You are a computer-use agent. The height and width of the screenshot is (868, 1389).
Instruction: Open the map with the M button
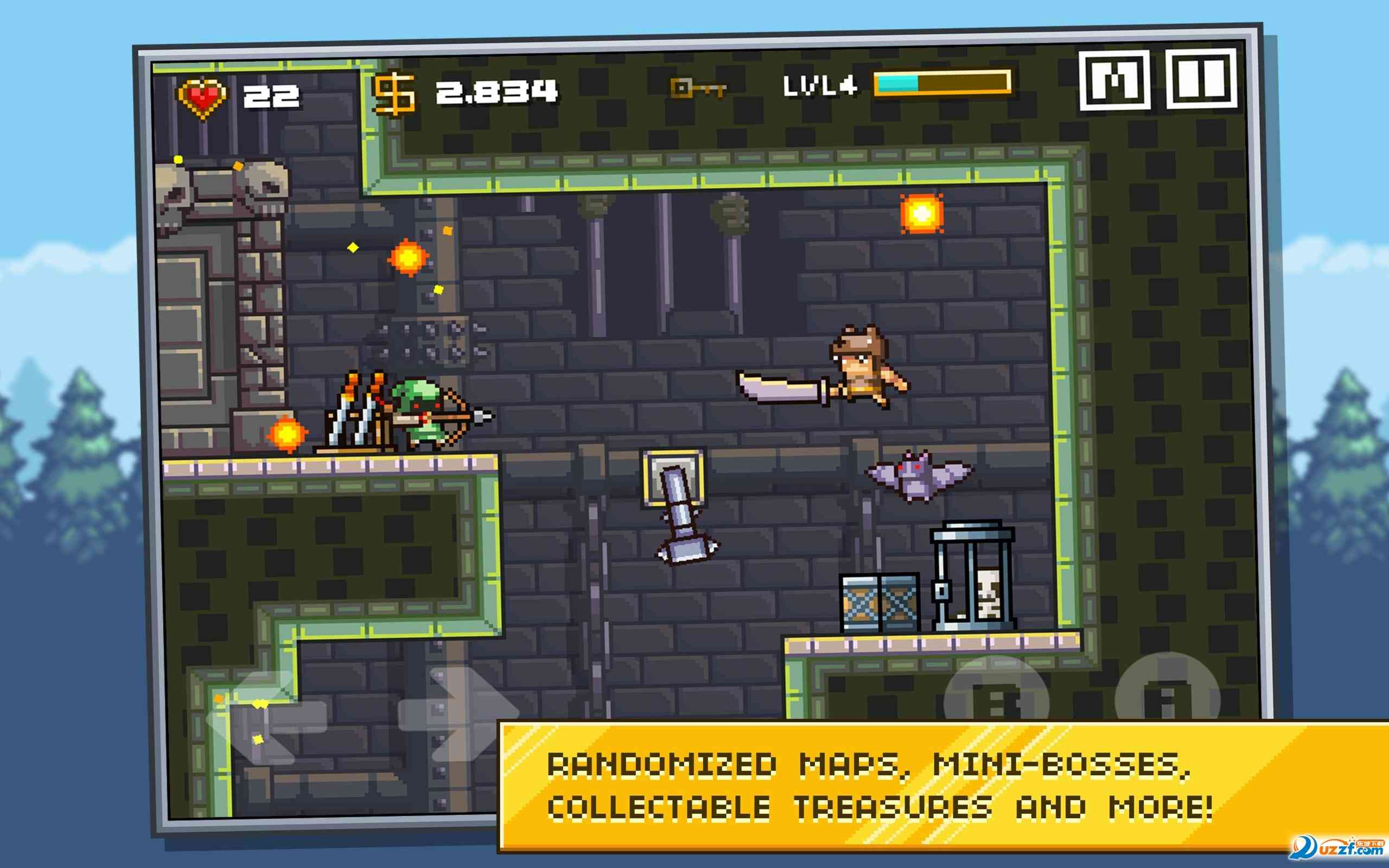(1114, 80)
